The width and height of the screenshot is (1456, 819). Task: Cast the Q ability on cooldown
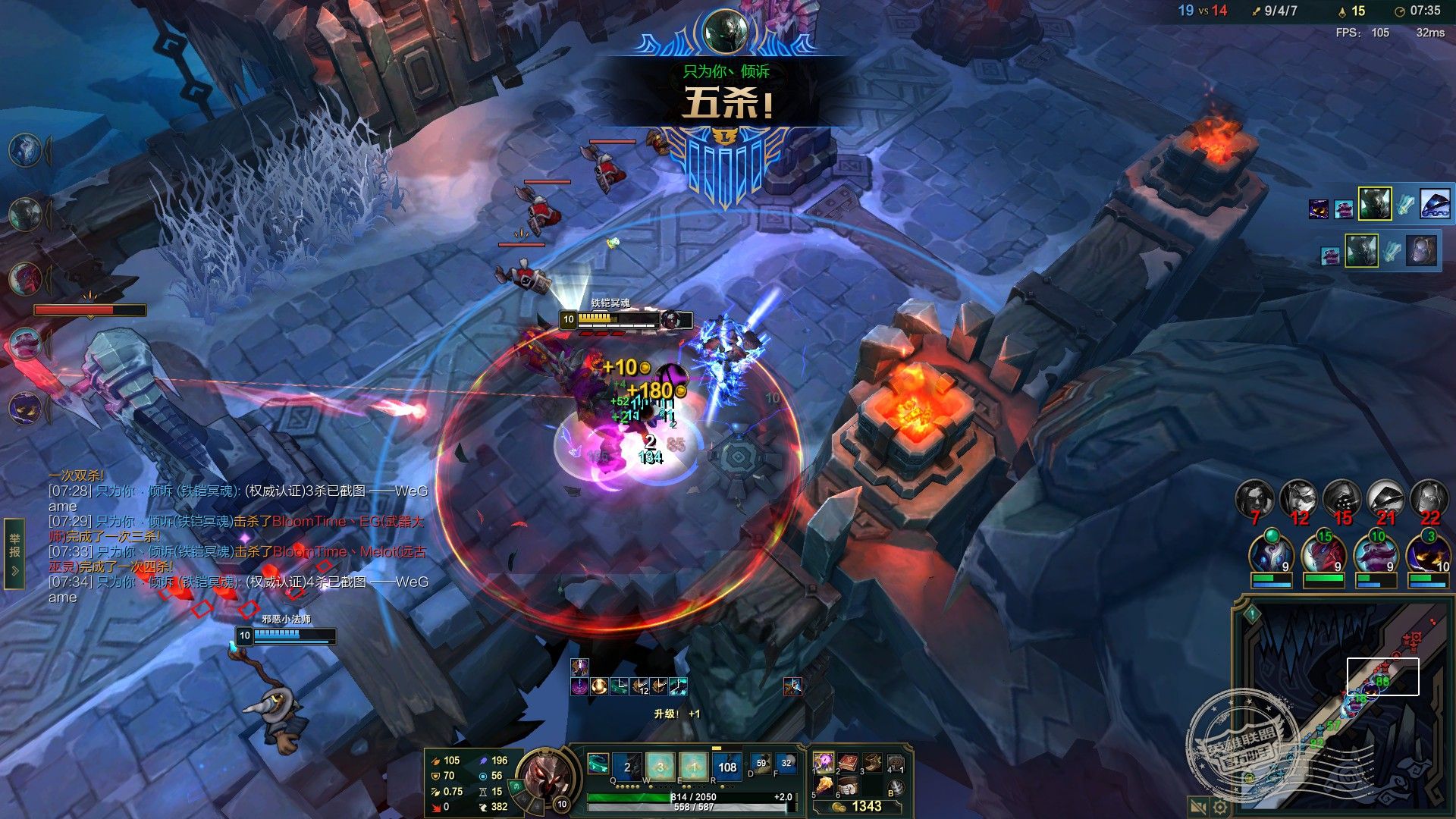[626, 767]
